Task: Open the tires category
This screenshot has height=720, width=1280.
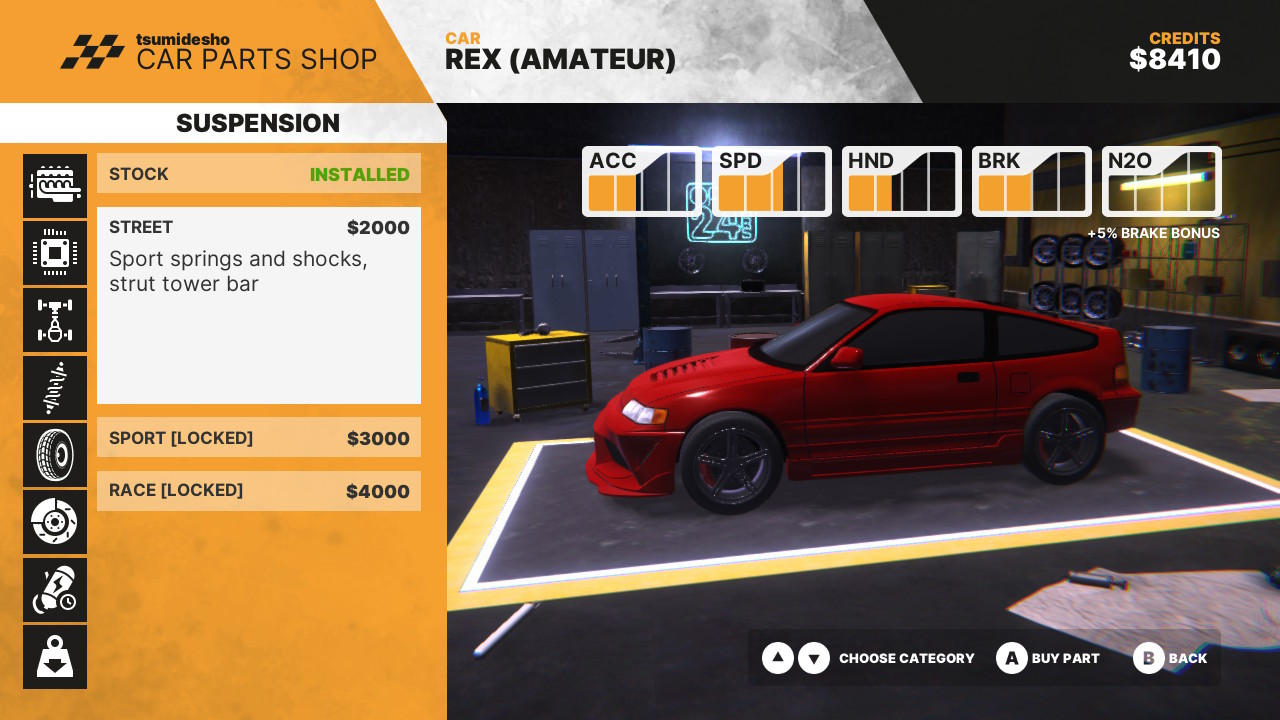Action: click(x=55, y=455)
